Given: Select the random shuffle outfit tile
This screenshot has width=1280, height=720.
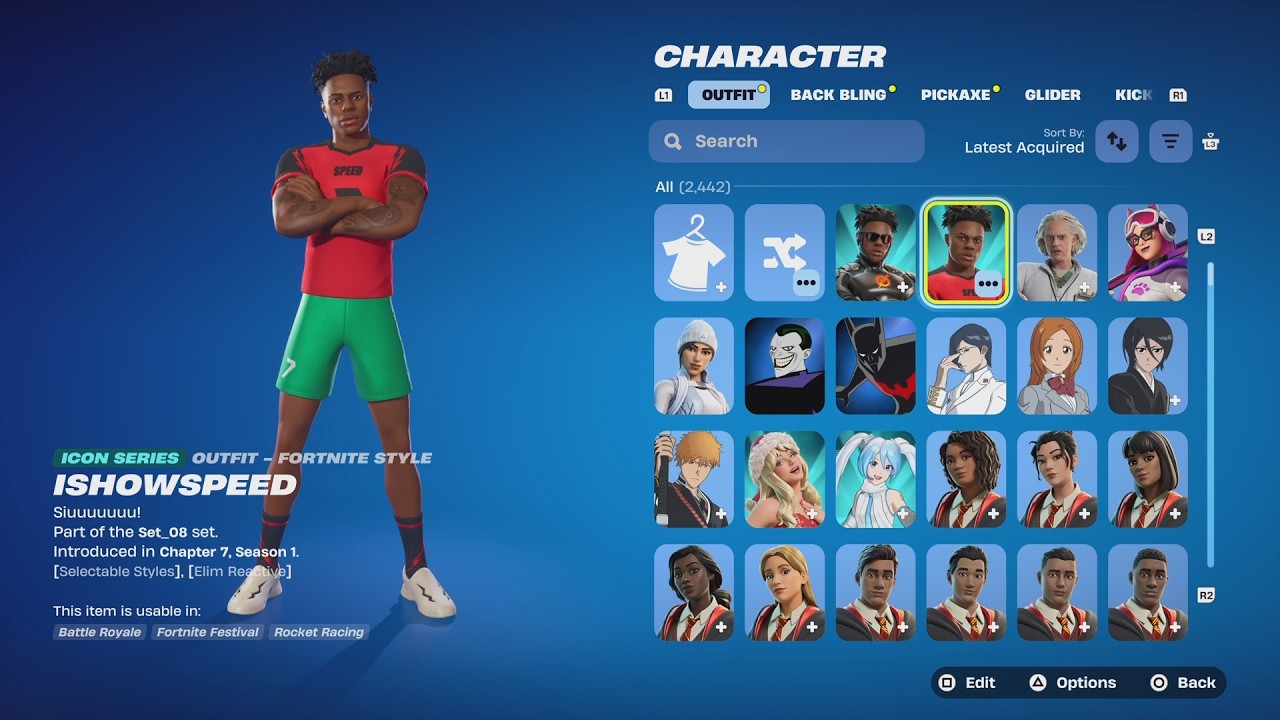Looking at the screenshot, I should (785, 253).
